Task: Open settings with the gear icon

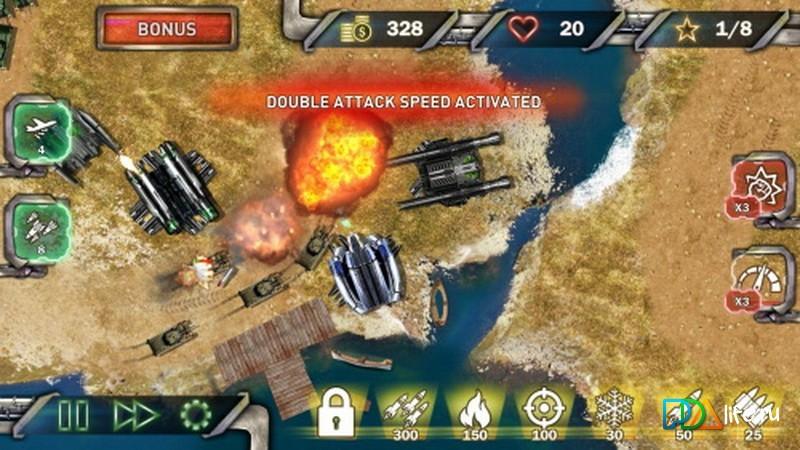Action: pyautogui.click(x=195, y=414)
